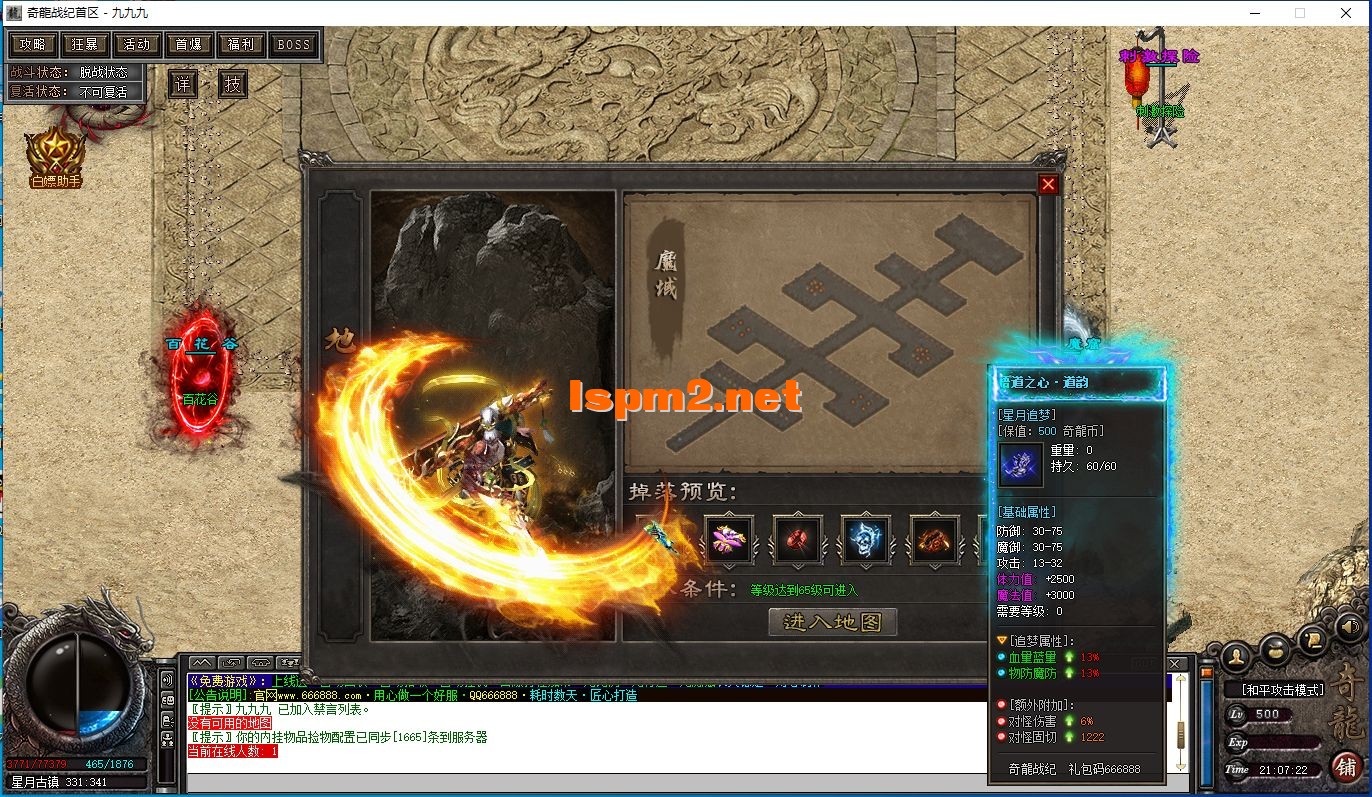The image size is (1372, 797).
Task: Click the 狂暴 button
Action: [x=85, y=44]
